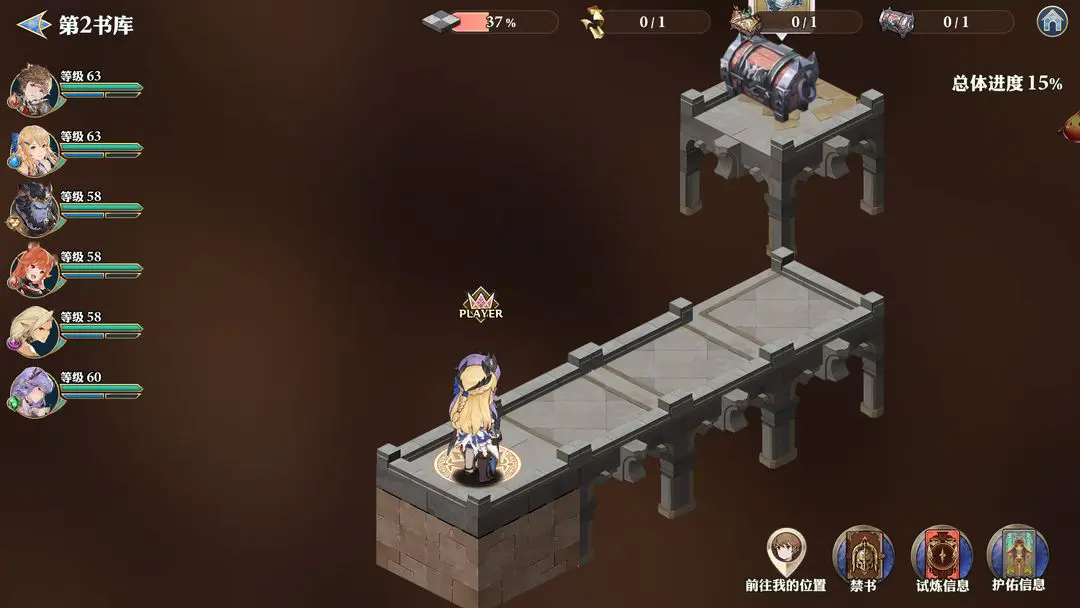Image resolution: width=1080 pixels, height=608 pixels.
Task: Select the blonde level 63 party member portrait
Action: tap(33, 150)
